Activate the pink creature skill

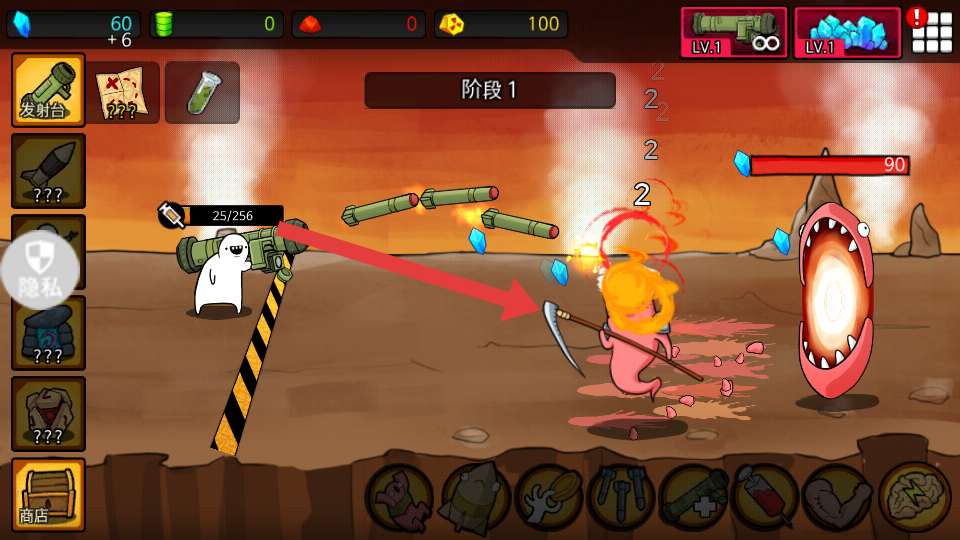[x=399, y=497]
